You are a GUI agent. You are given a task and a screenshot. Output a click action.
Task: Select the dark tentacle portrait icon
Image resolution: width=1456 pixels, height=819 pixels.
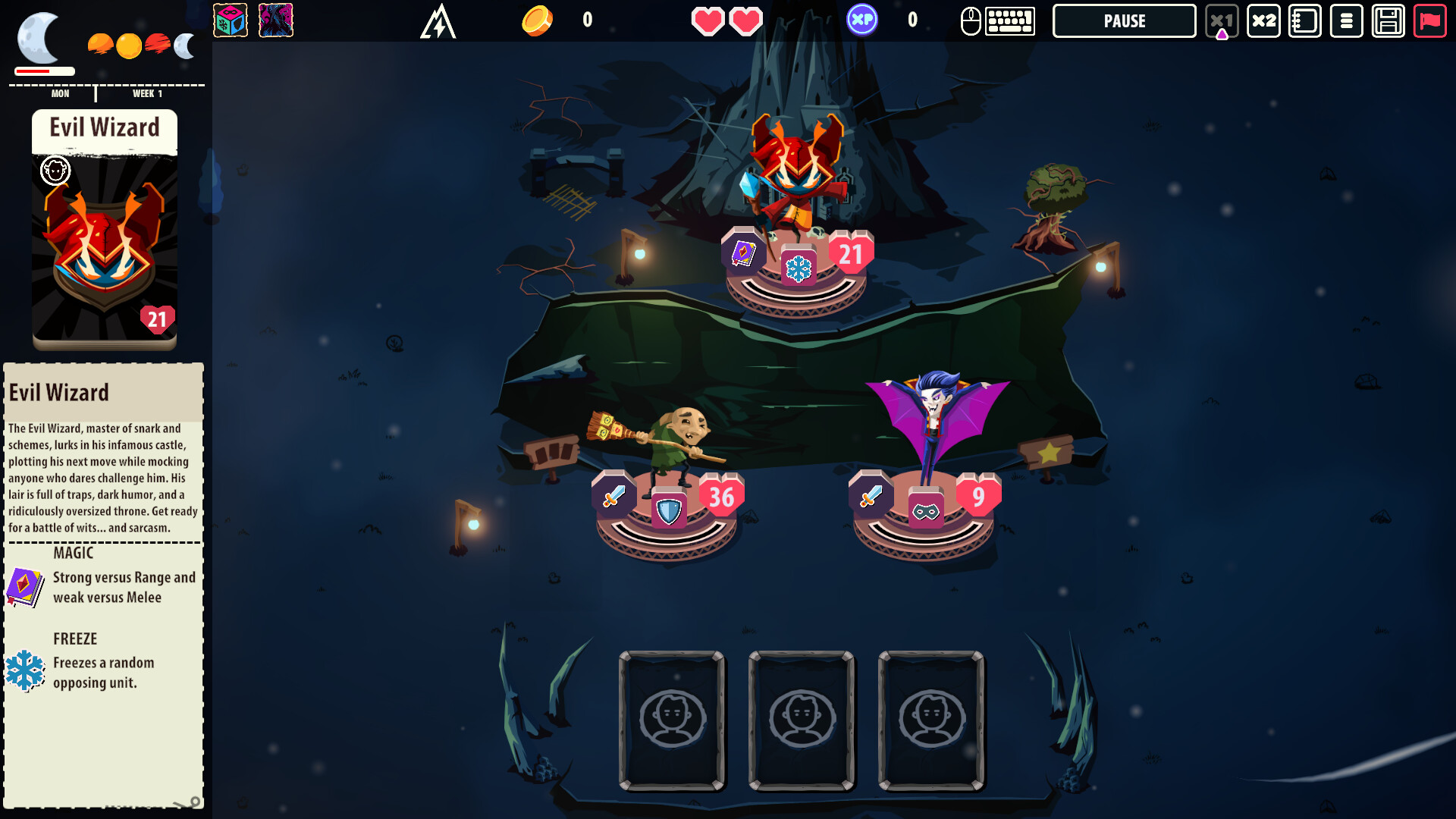click(276, 21)
